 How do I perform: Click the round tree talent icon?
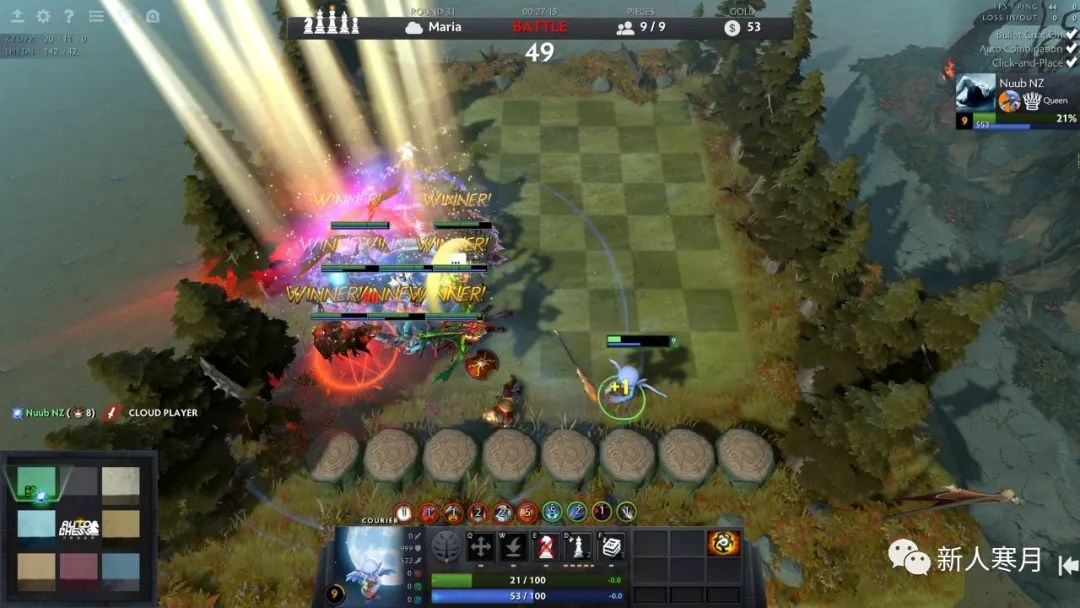click(446, 547)
